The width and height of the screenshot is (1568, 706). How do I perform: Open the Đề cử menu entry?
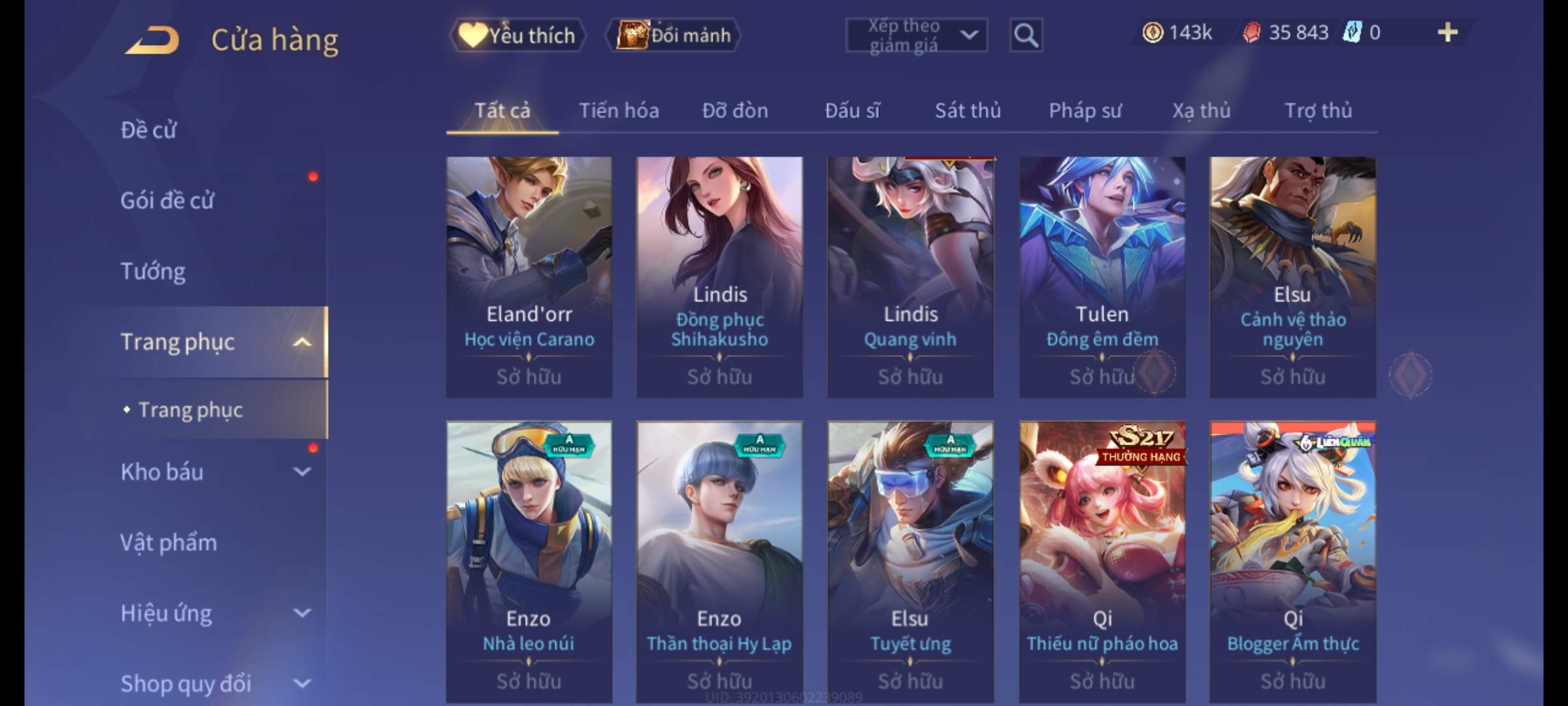[148, 130]
